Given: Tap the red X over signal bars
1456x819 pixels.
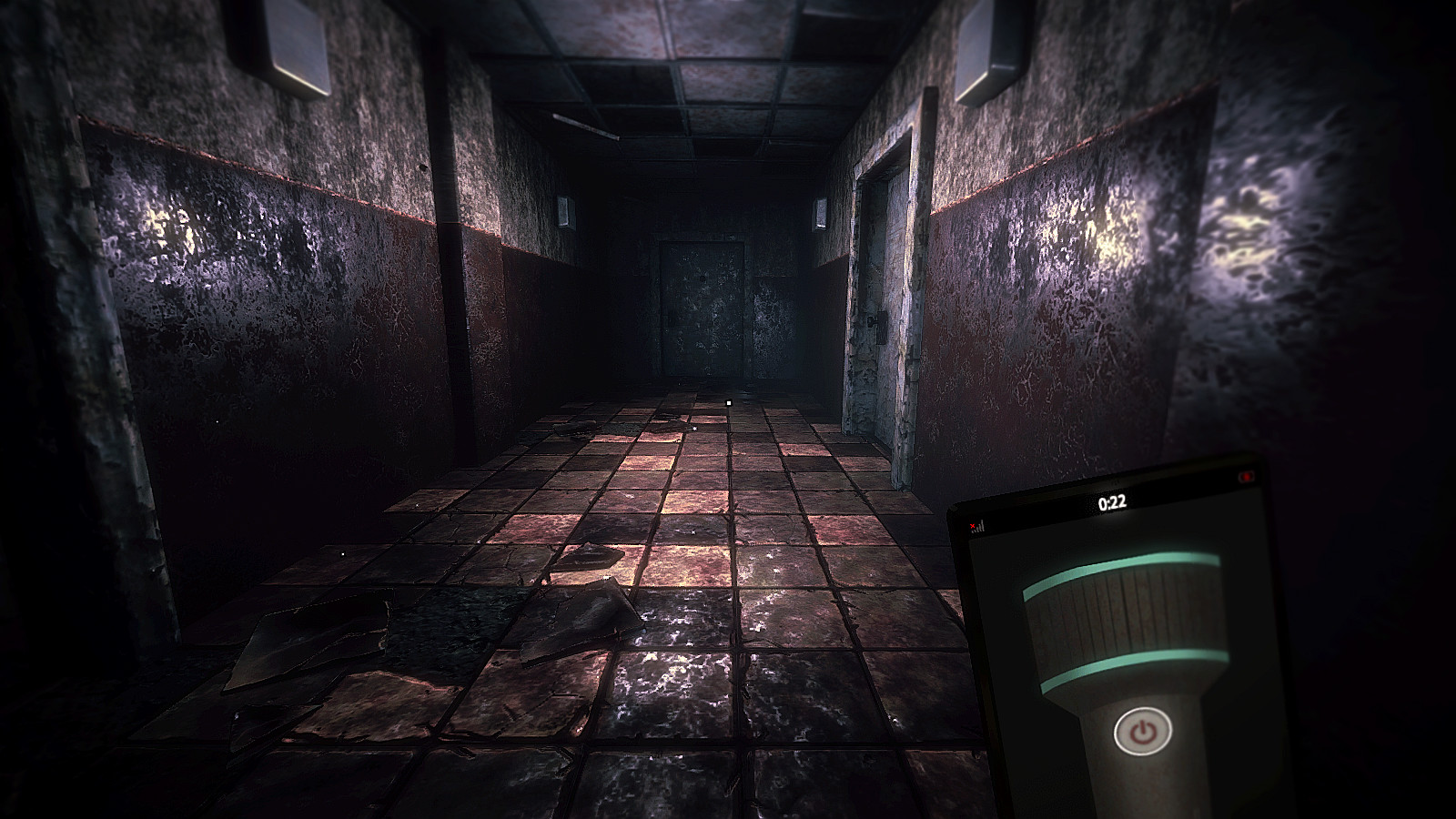Looking at the screenshot, I should point(972,526).
